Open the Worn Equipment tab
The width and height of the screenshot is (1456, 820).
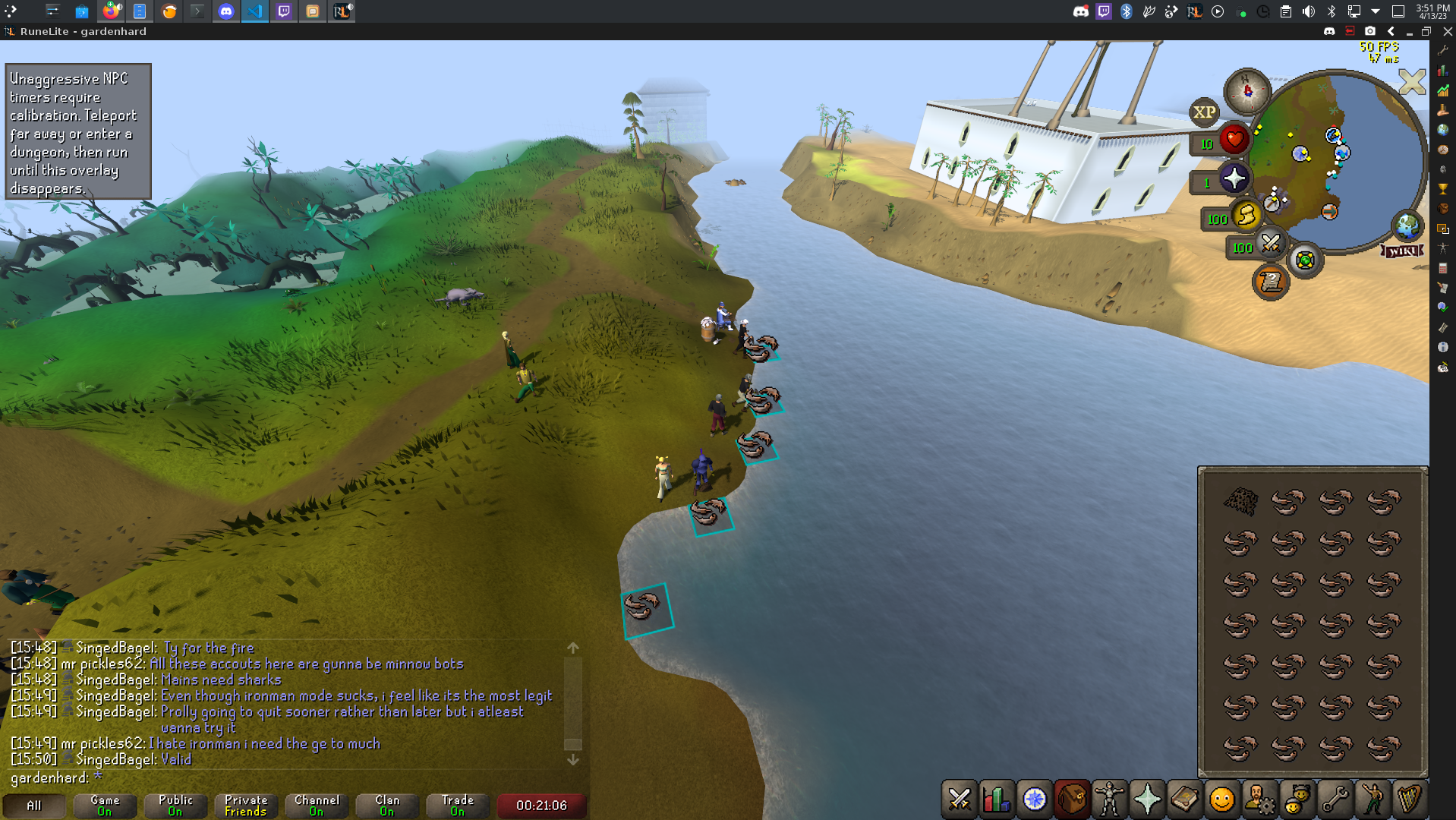(x=1109, y=799)
